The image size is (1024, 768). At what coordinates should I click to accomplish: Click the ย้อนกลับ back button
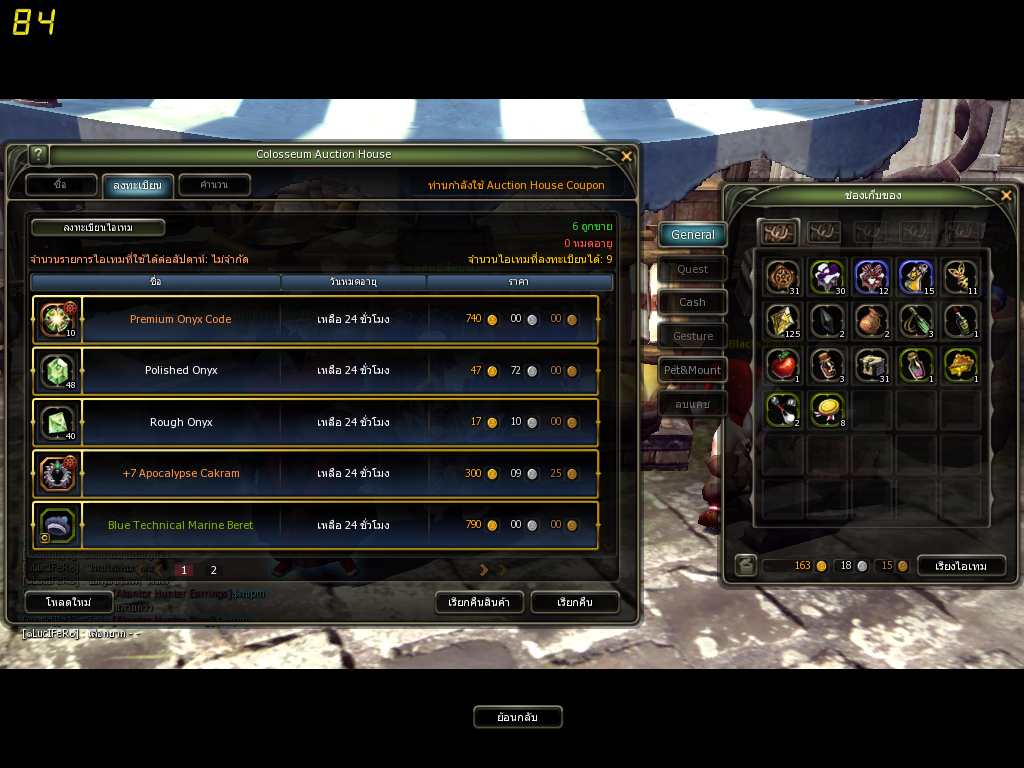[518, 717]
